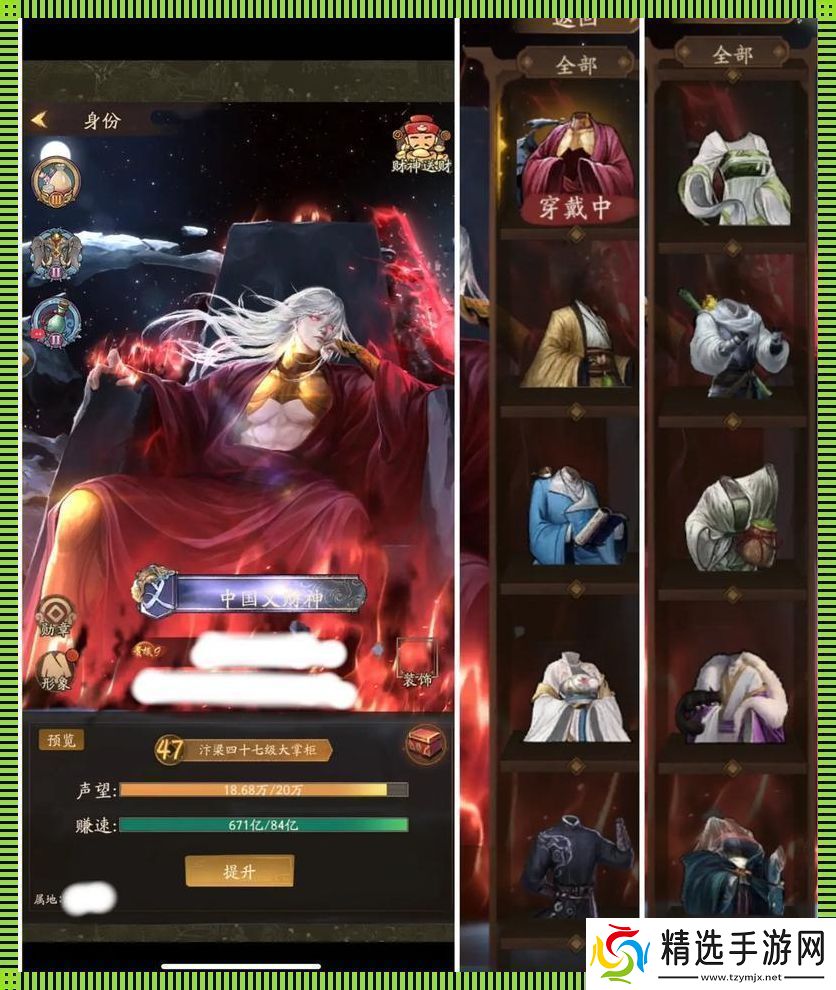This screenshot has width=836, height=990.
Task: Select the twin elephant badge icon
Action: 56,254
